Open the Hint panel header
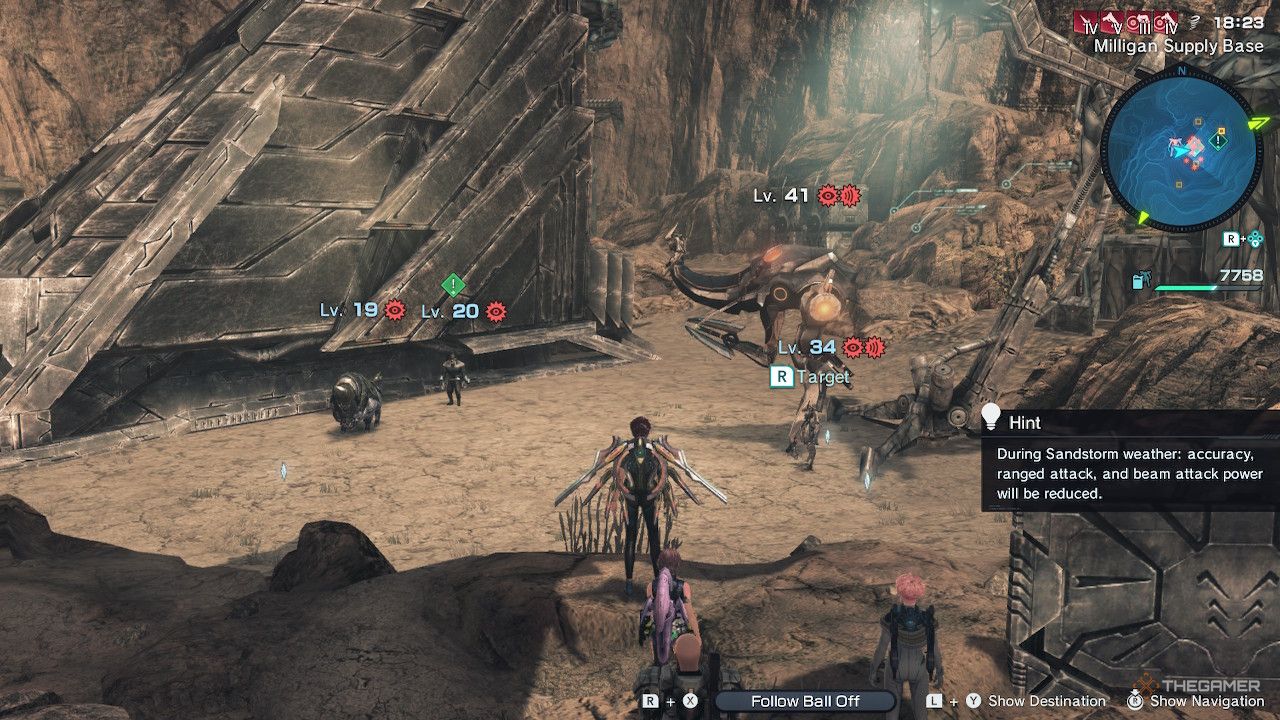The image size is (1280, 720). (1025, 423)
